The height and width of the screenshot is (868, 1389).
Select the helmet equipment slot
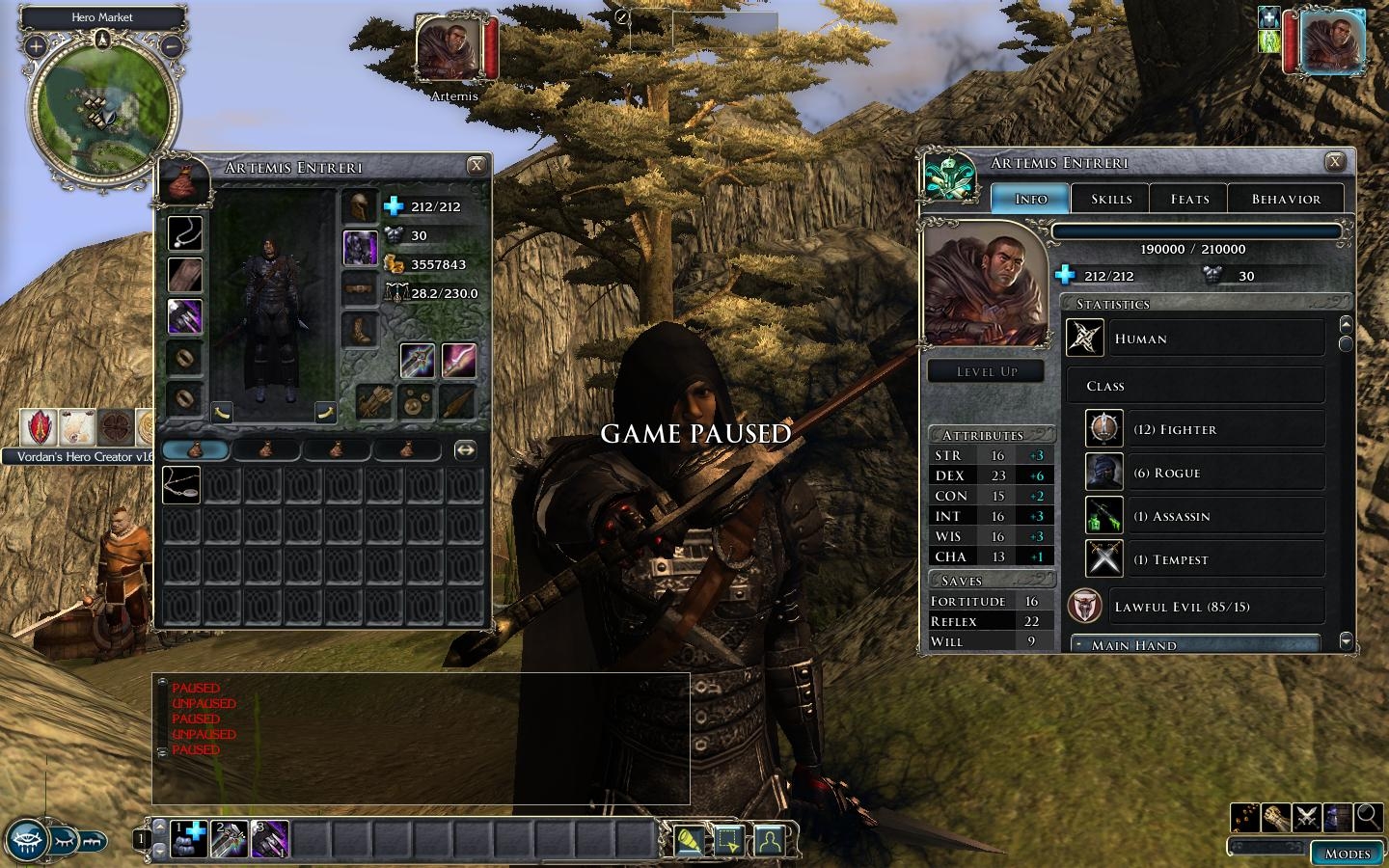[361, 206]
